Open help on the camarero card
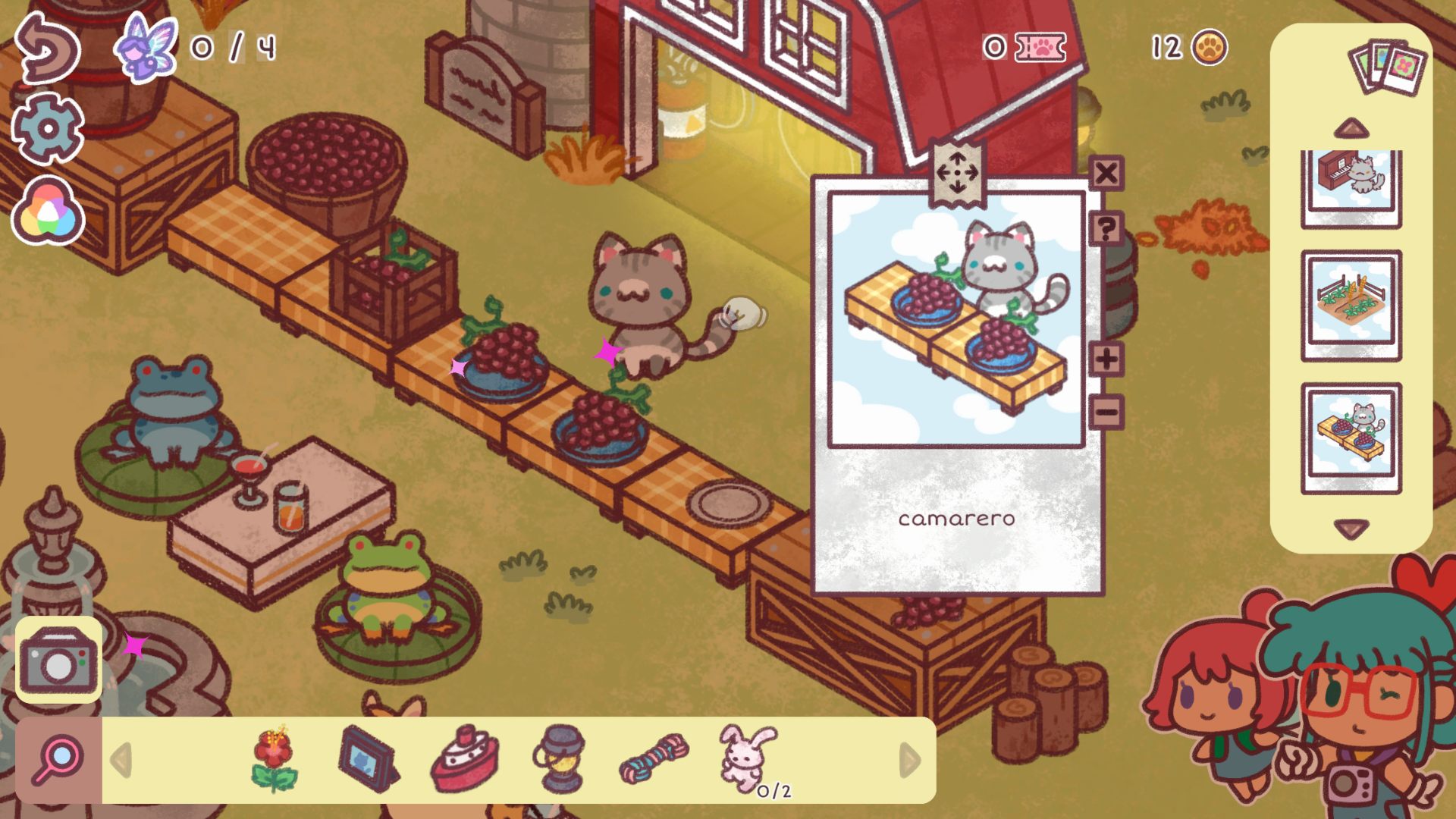This screenshot has width=1456, height=819. pyautogui.click(x=1107, y=229)
